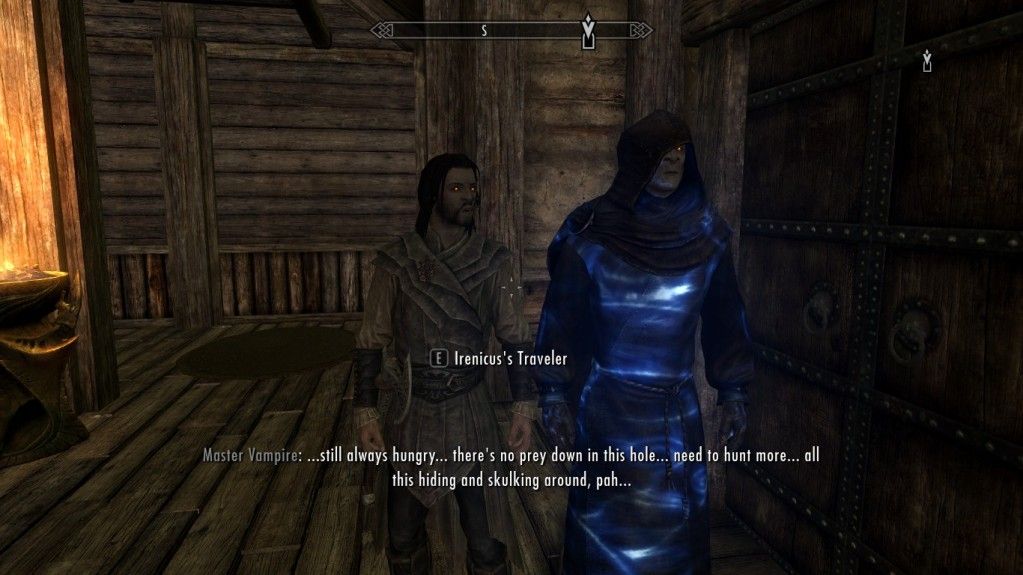Click the compass bar at the top
The width and height of the screenshot is (1023, 575).
pos(511,30)
